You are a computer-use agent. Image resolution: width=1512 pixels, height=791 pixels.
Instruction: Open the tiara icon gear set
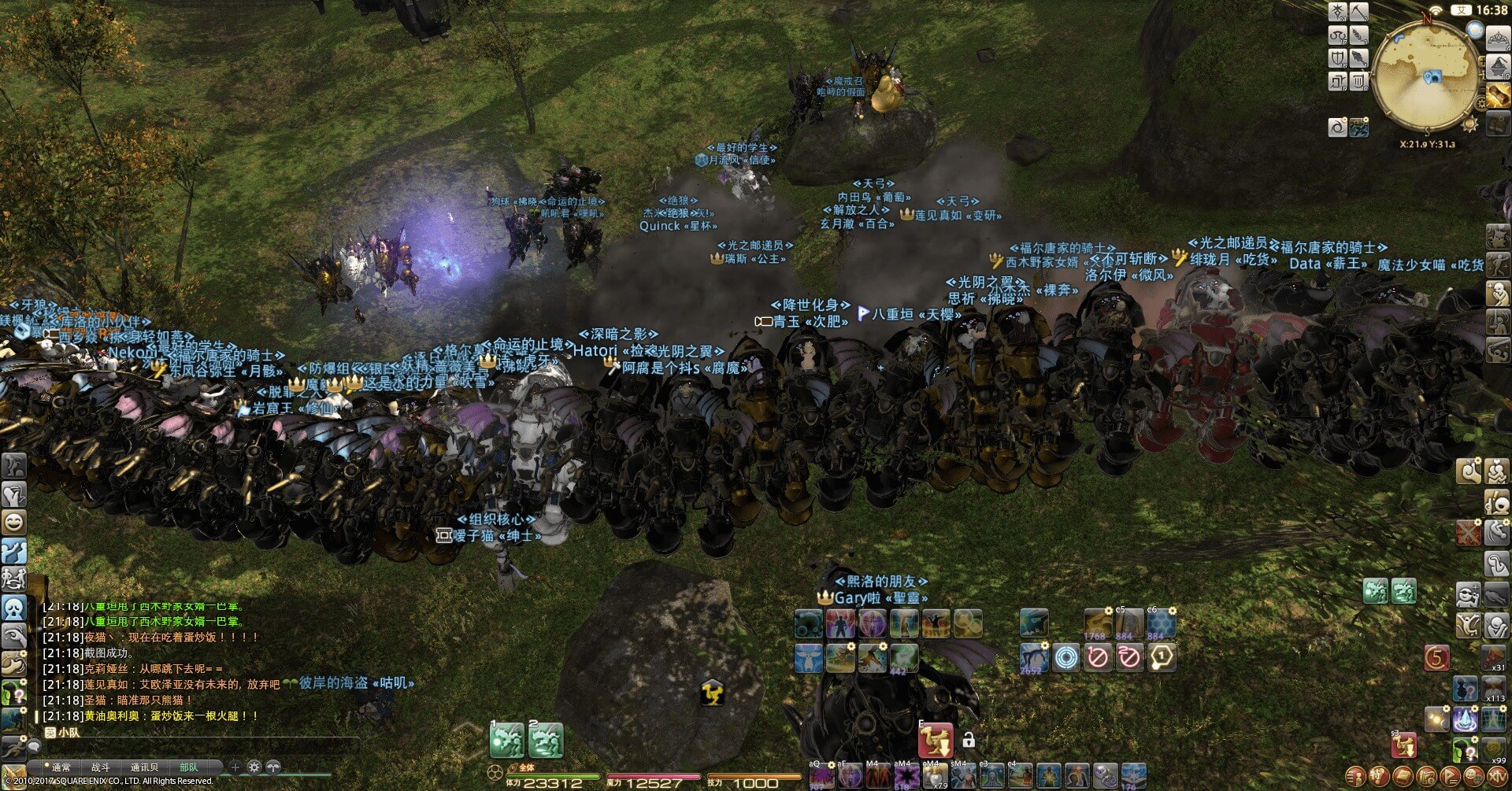tap(1497, 36)
